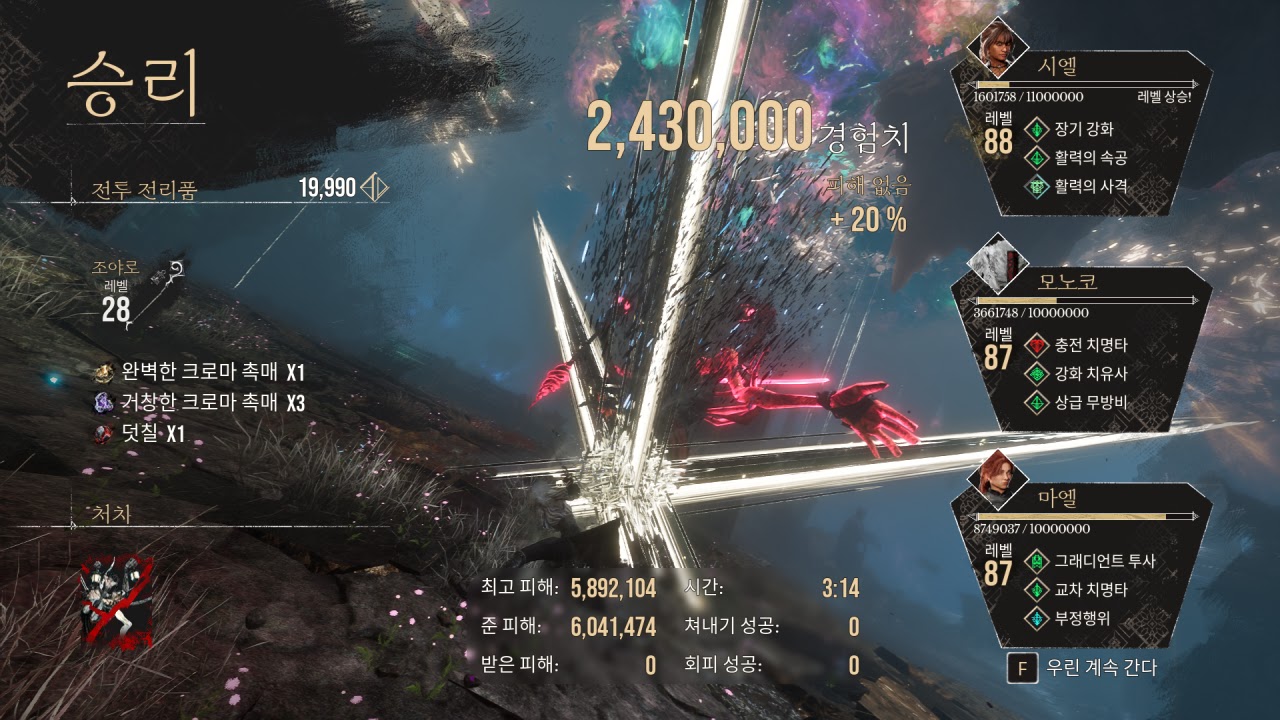Click the 거창한 크로마 촉매 loot item
This screenshot has height=720, width=1280.
pos(104,403)
